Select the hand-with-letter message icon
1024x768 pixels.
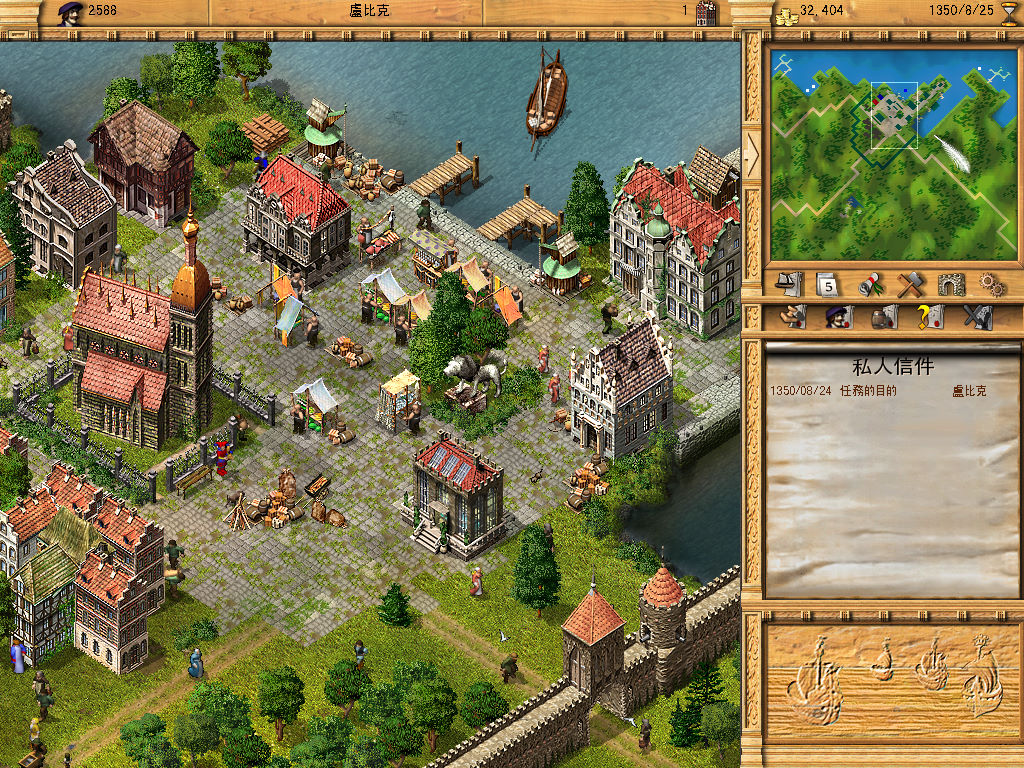[792, 318]
